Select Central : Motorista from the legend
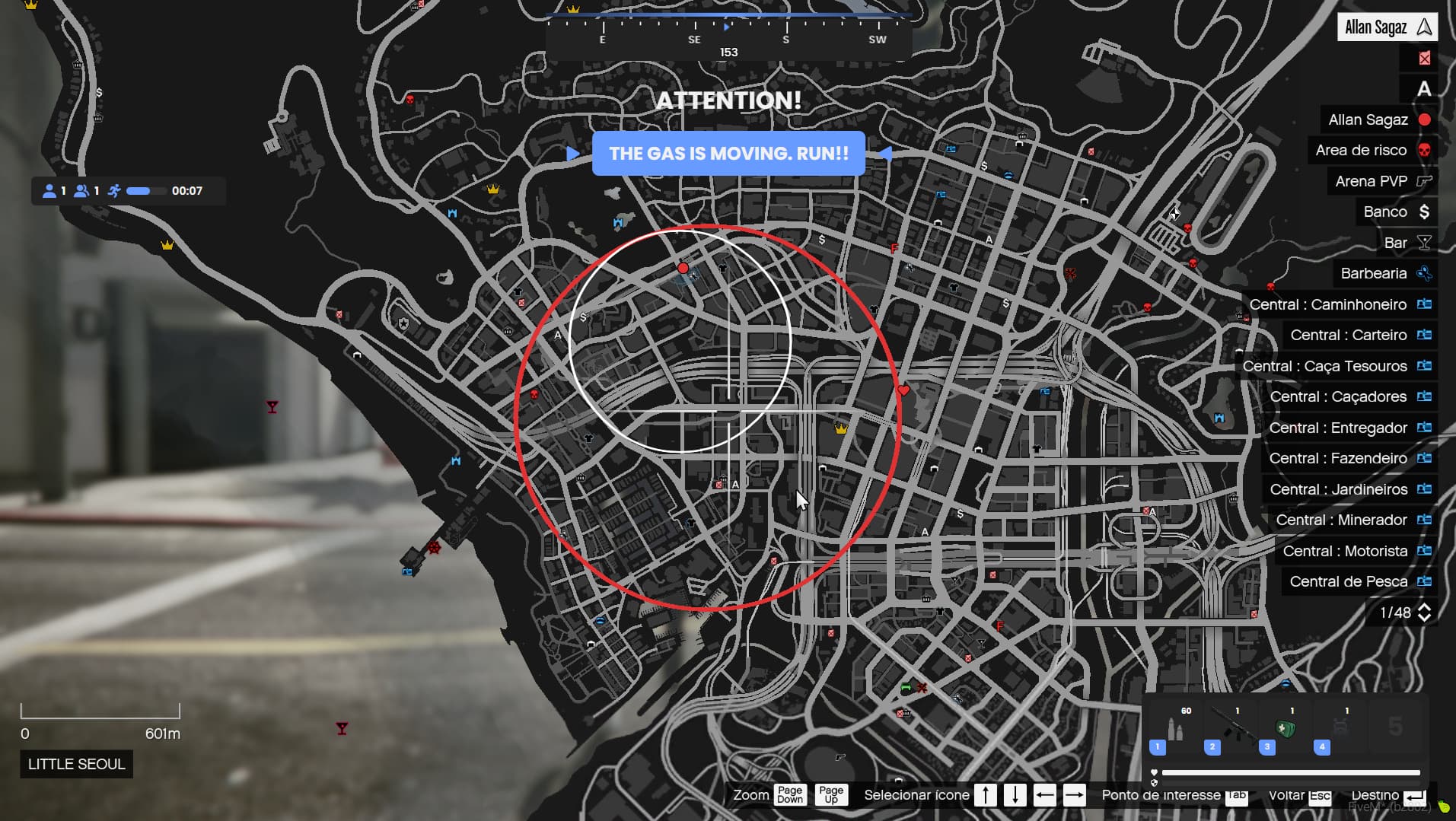 click(x=1352, y=551)
